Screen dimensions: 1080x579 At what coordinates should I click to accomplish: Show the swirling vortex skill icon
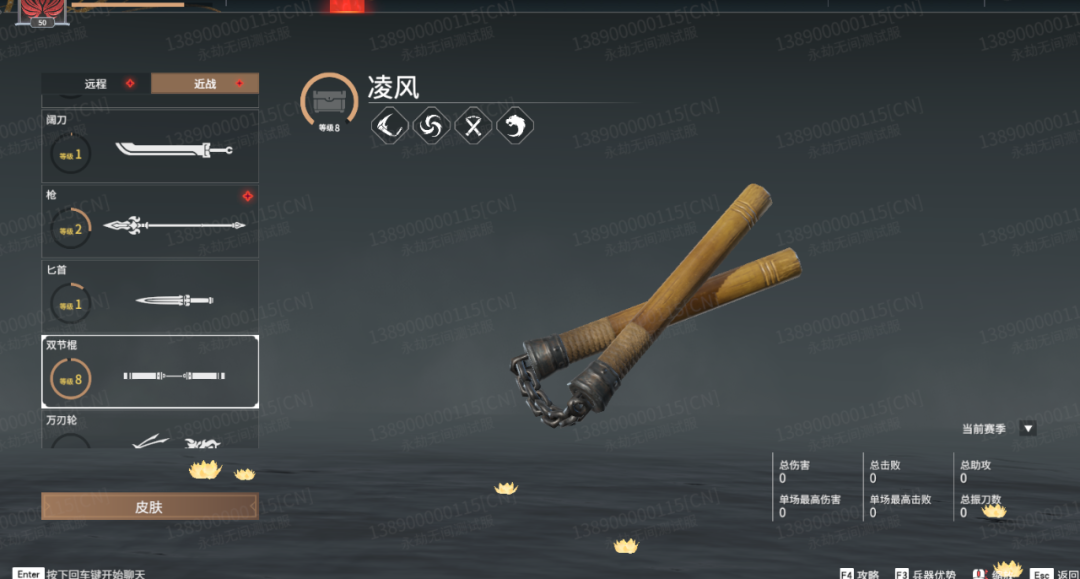click(x=432, y=126)
